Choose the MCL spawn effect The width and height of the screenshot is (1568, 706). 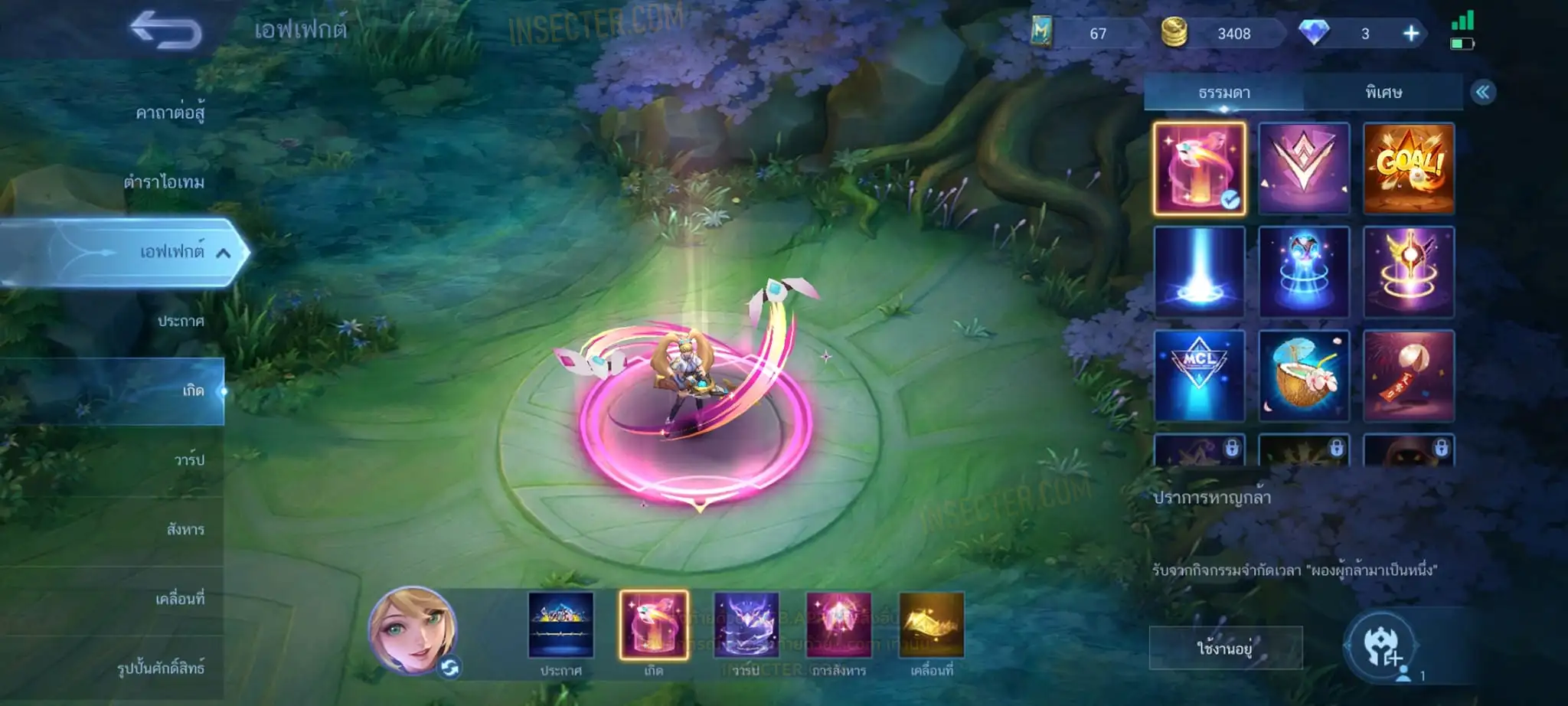click(1199, 375)
